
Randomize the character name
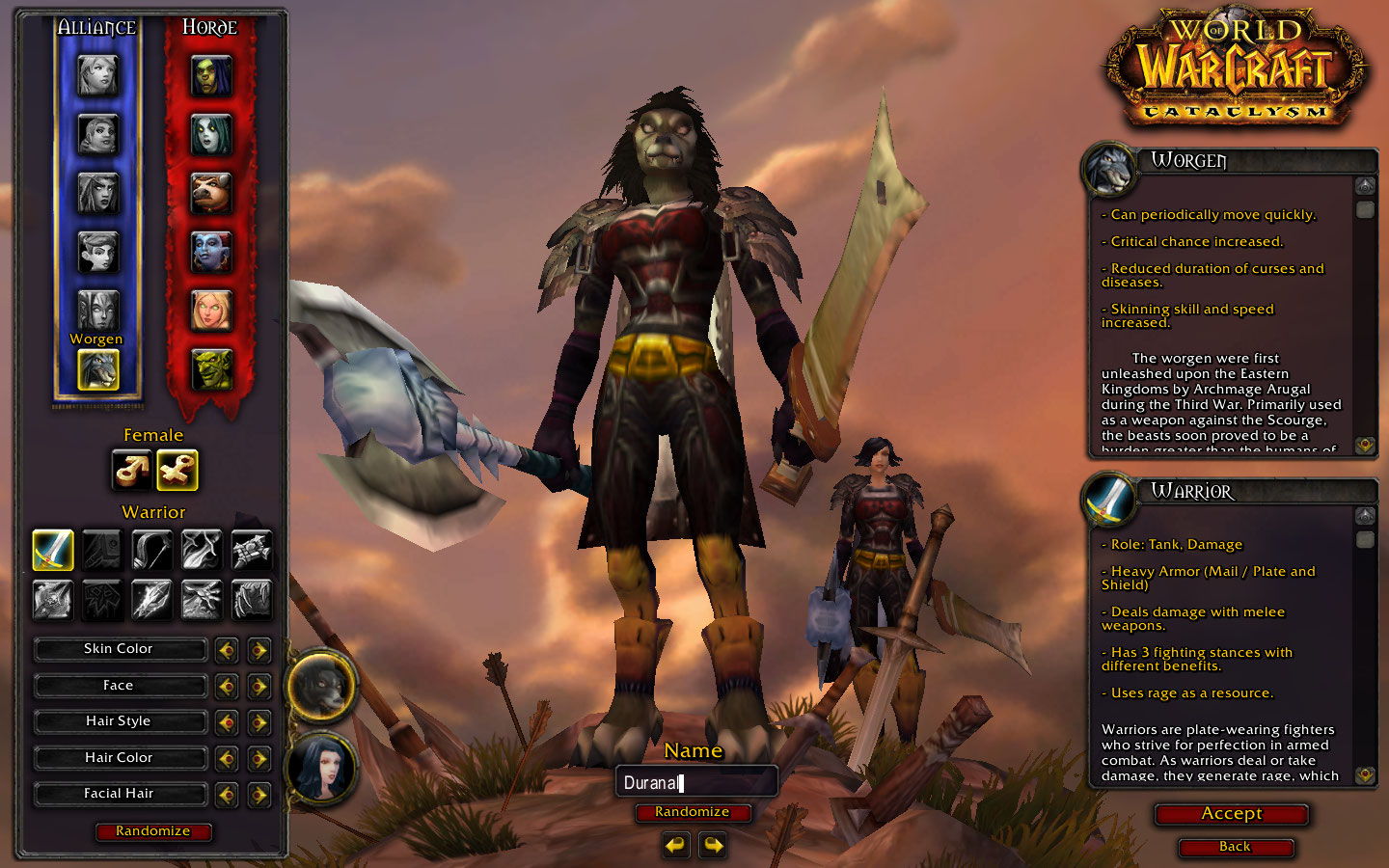(693, 812)
